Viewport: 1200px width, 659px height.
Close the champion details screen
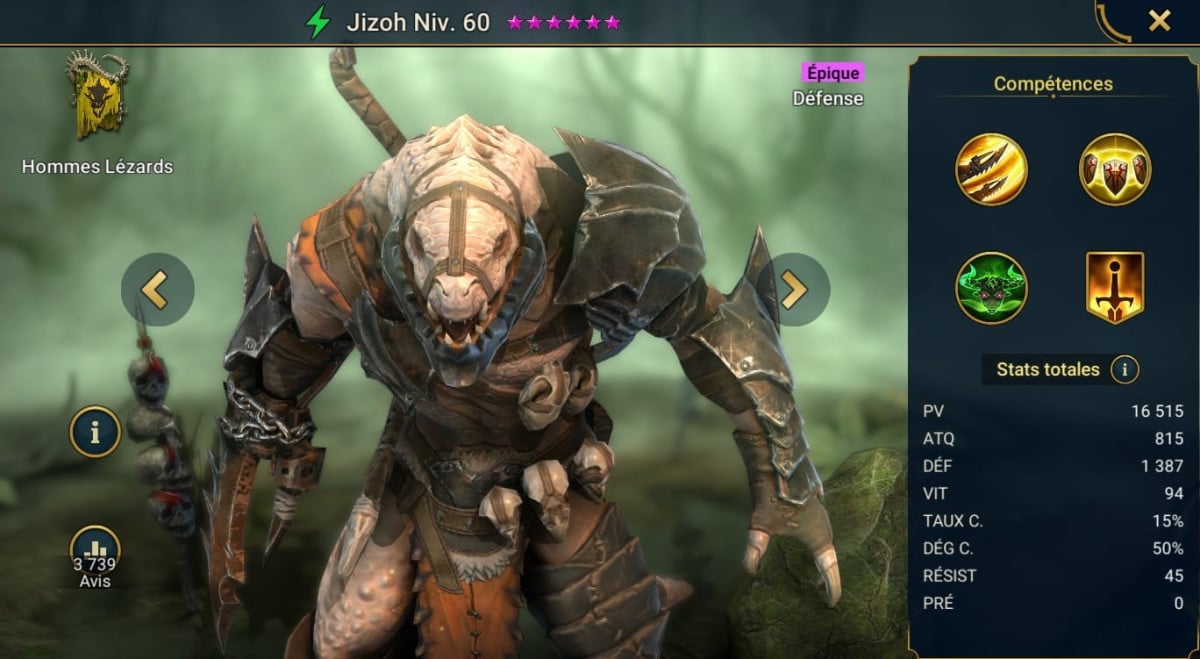coord(1159,21)
